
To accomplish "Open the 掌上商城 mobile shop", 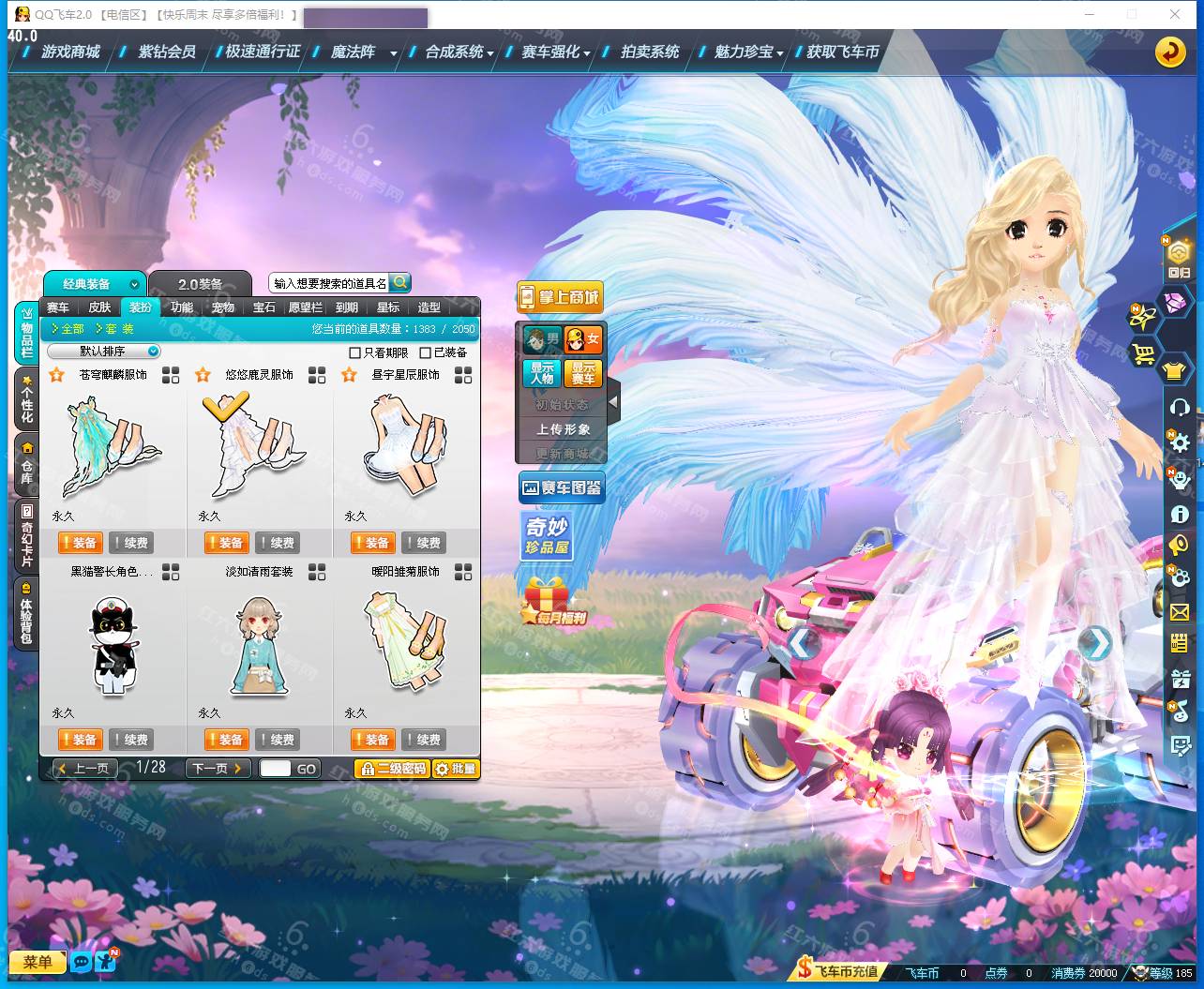I will pos(559,297).
